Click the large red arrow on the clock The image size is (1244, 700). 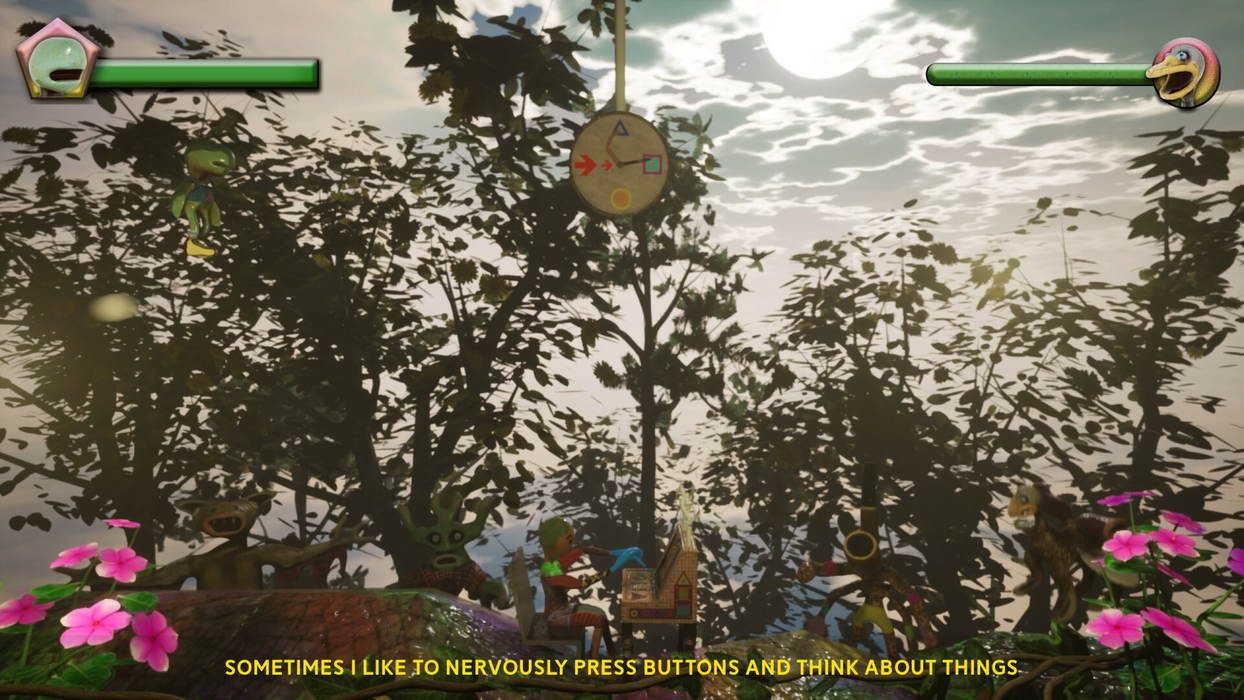(585, 164)
